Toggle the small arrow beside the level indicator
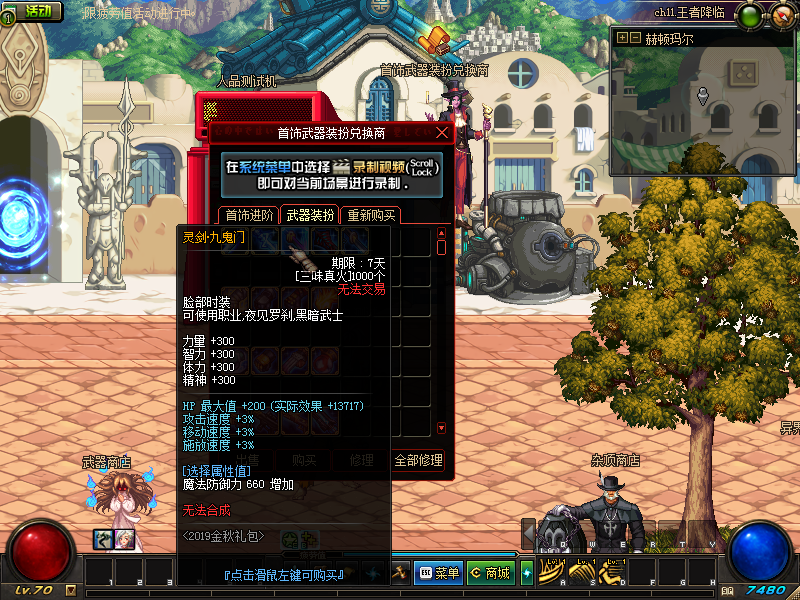This screenshot has width=800, height=600. coord(70,591)
